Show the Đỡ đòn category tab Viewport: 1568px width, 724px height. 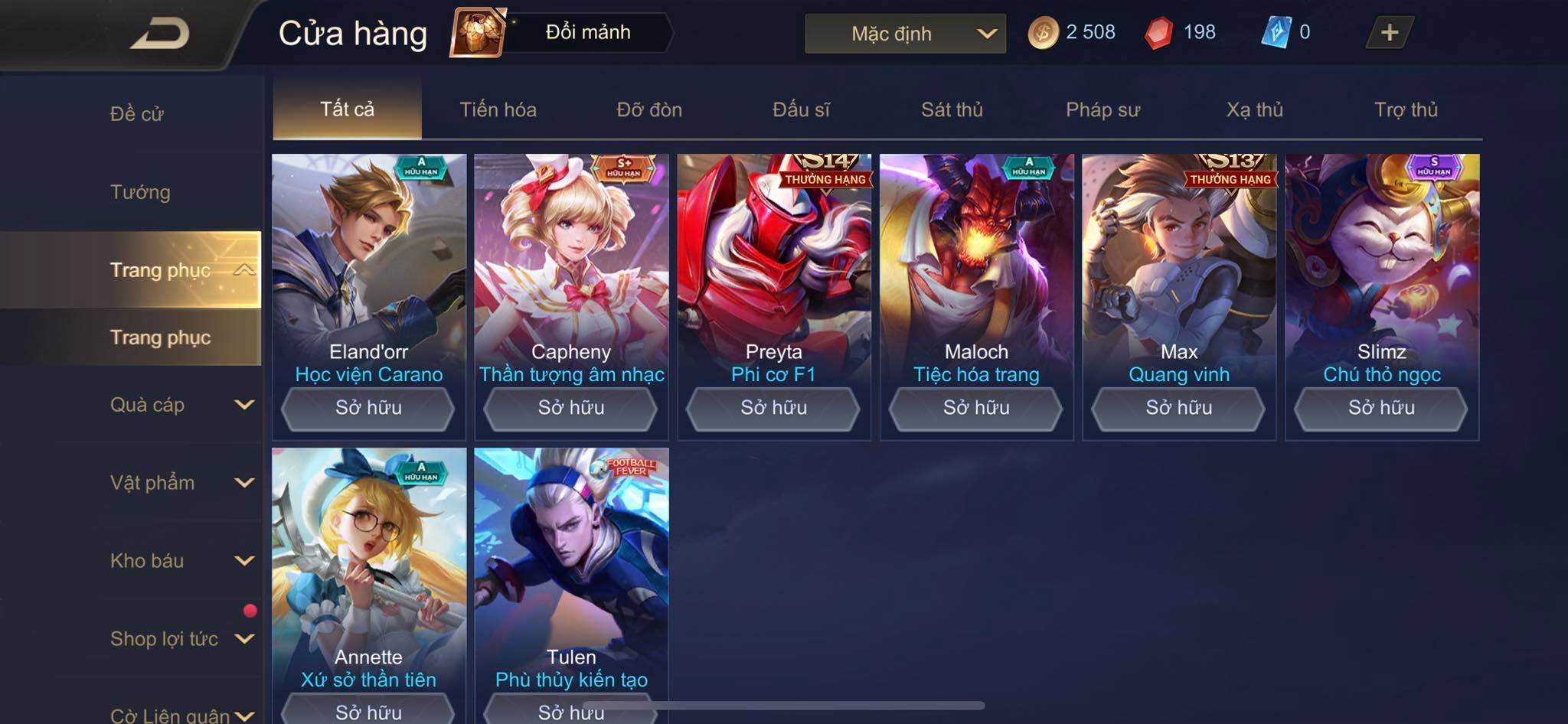[649, 109]
